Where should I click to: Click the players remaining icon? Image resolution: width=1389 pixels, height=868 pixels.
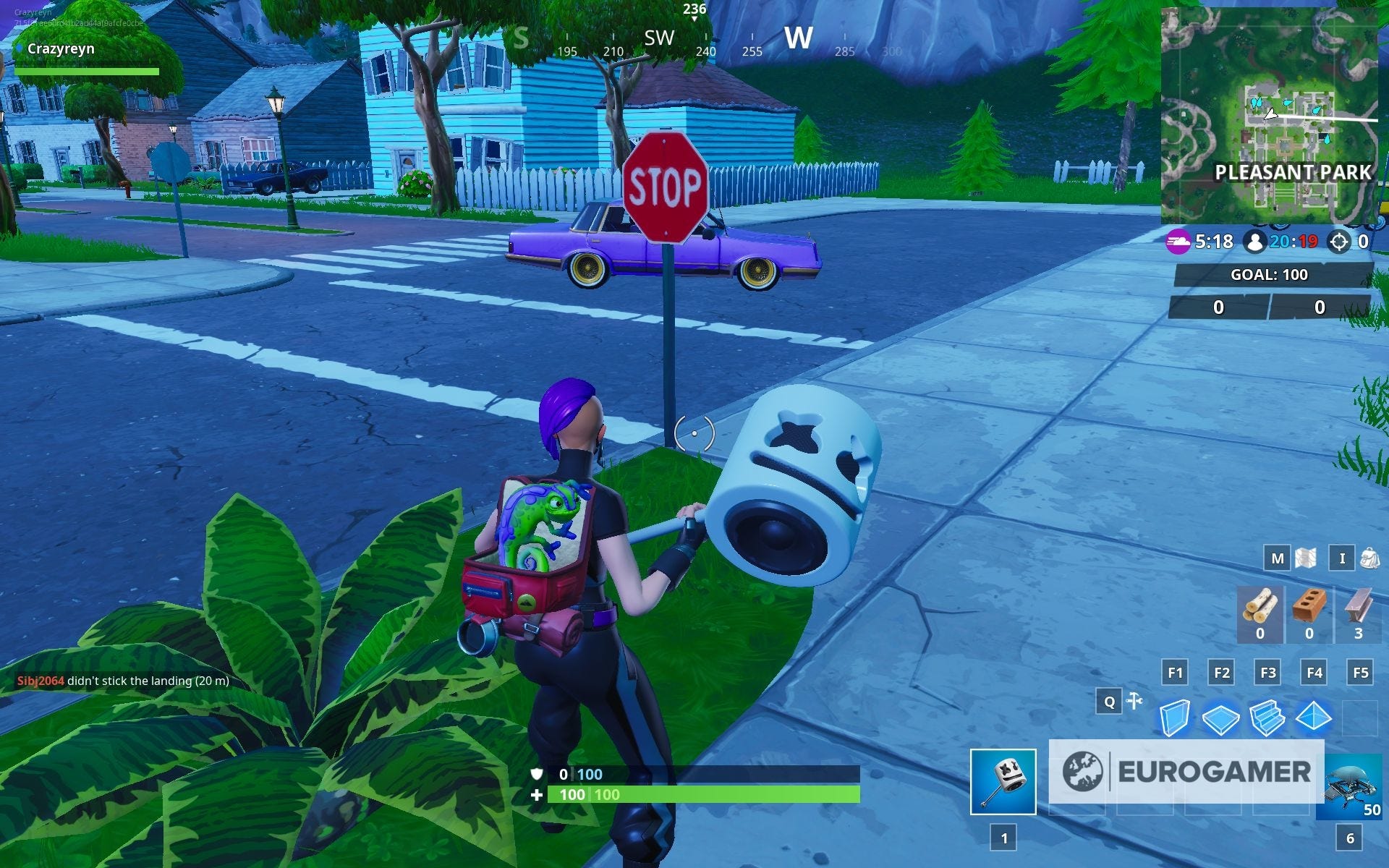(x=1255, y=242)
